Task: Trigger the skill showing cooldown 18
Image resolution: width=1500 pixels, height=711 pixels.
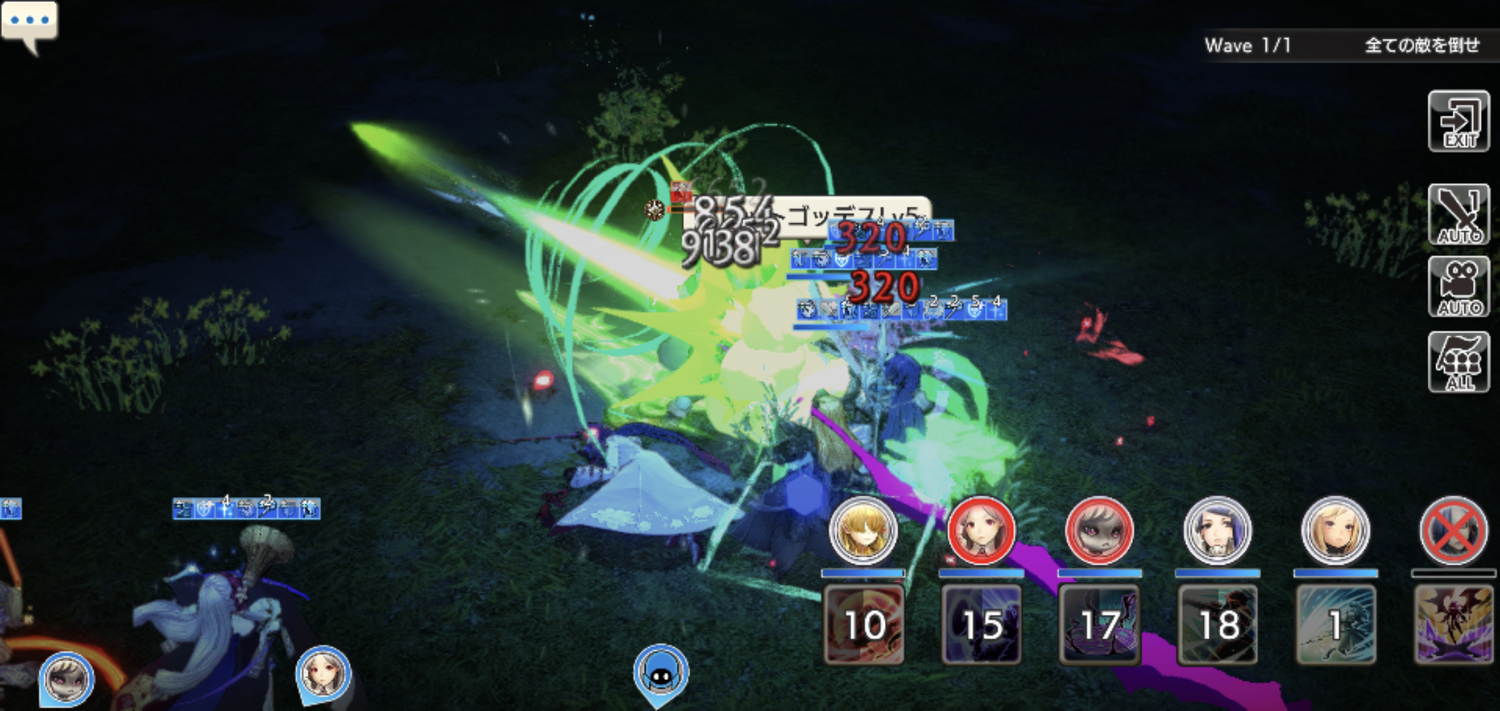Action: pos(1217,625)
